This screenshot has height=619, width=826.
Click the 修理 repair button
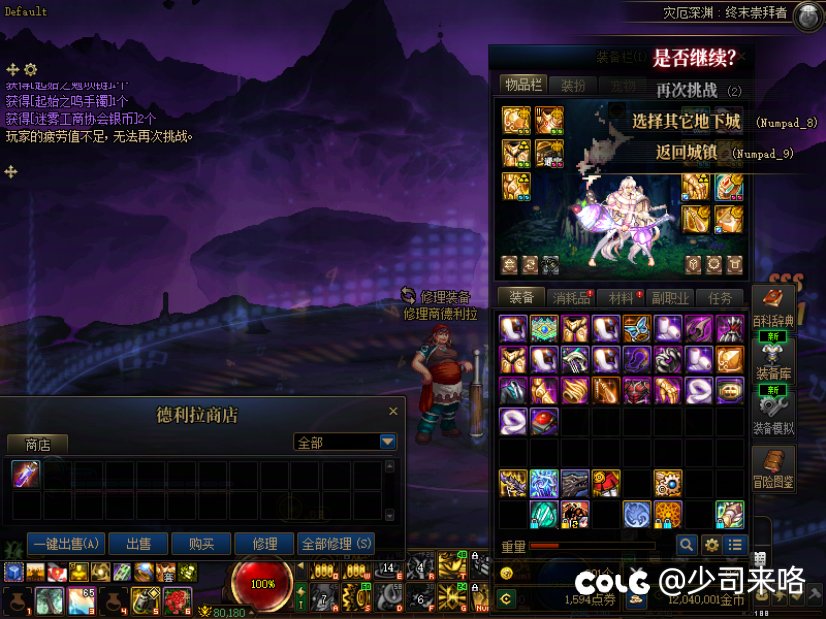(x=265, y=544)
